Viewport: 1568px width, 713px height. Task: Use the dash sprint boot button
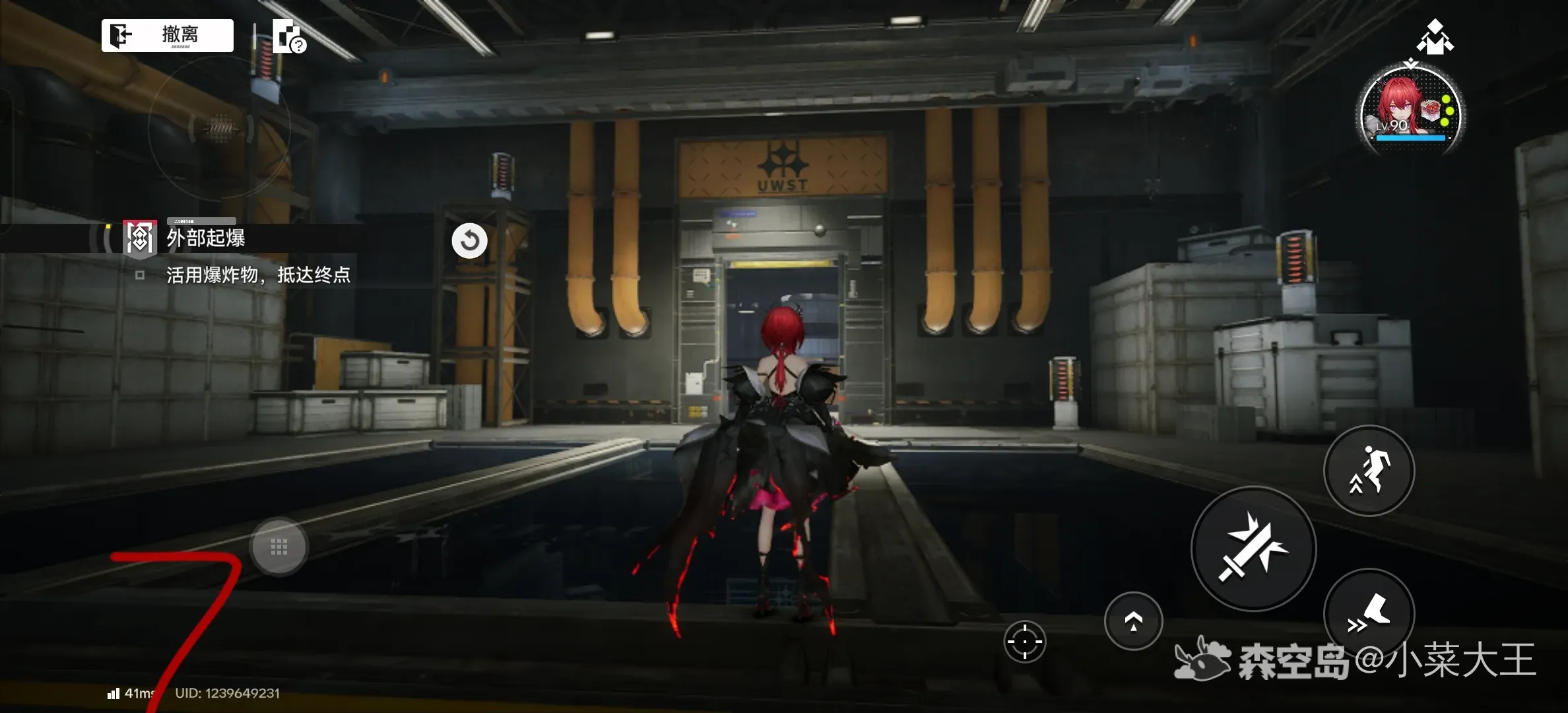(x=1369, y=614)
